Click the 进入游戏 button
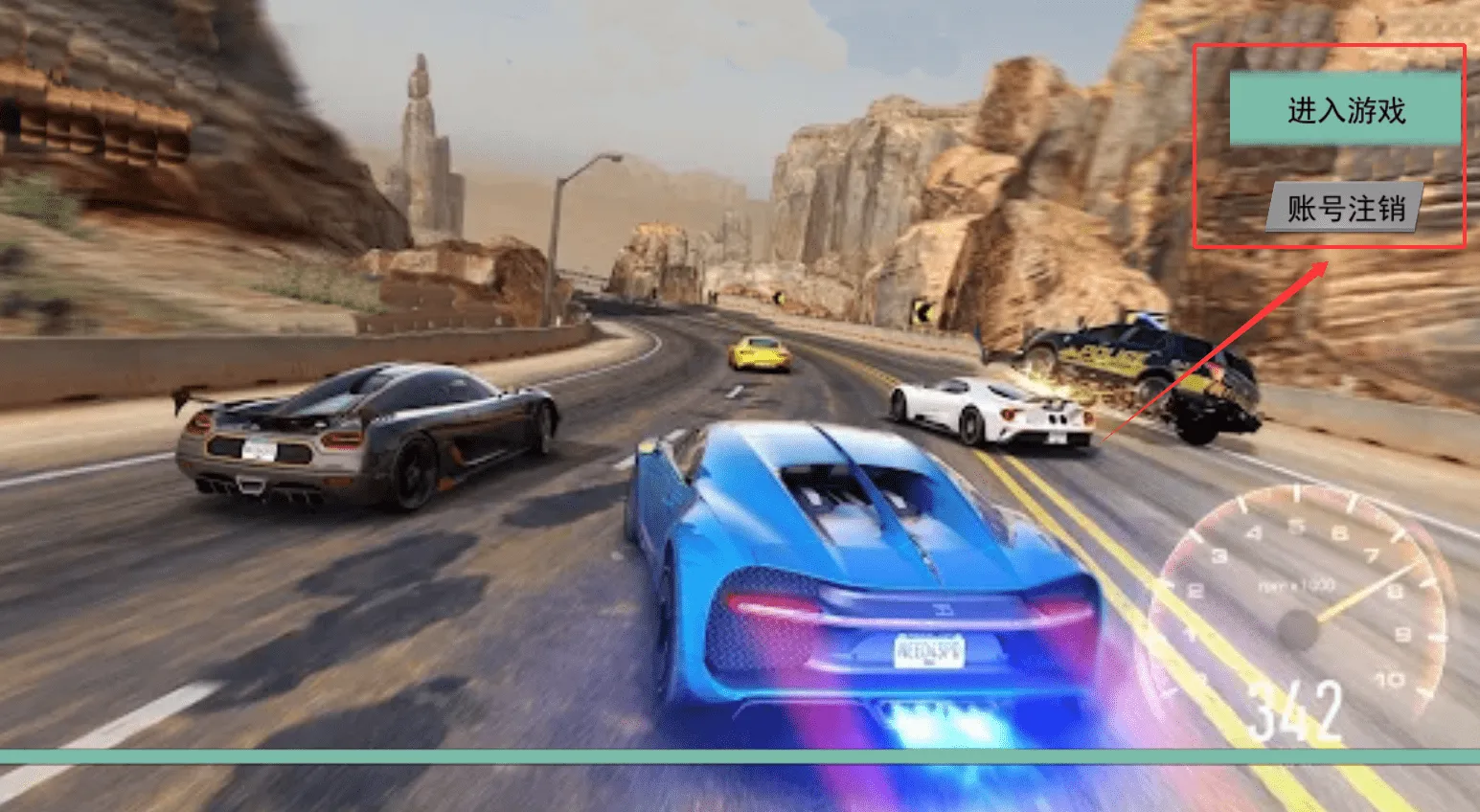This screenshot has height=812, width=1480. 1345,110
